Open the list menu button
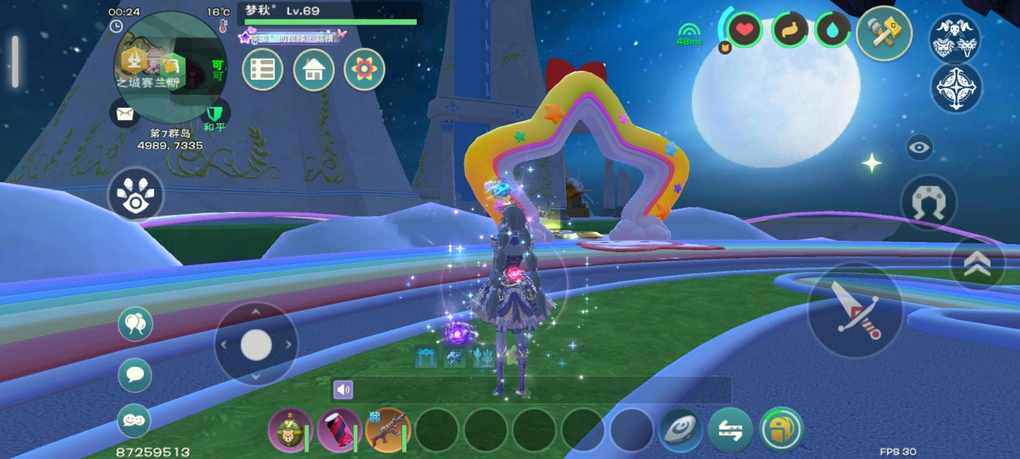 tap(263, 69)
